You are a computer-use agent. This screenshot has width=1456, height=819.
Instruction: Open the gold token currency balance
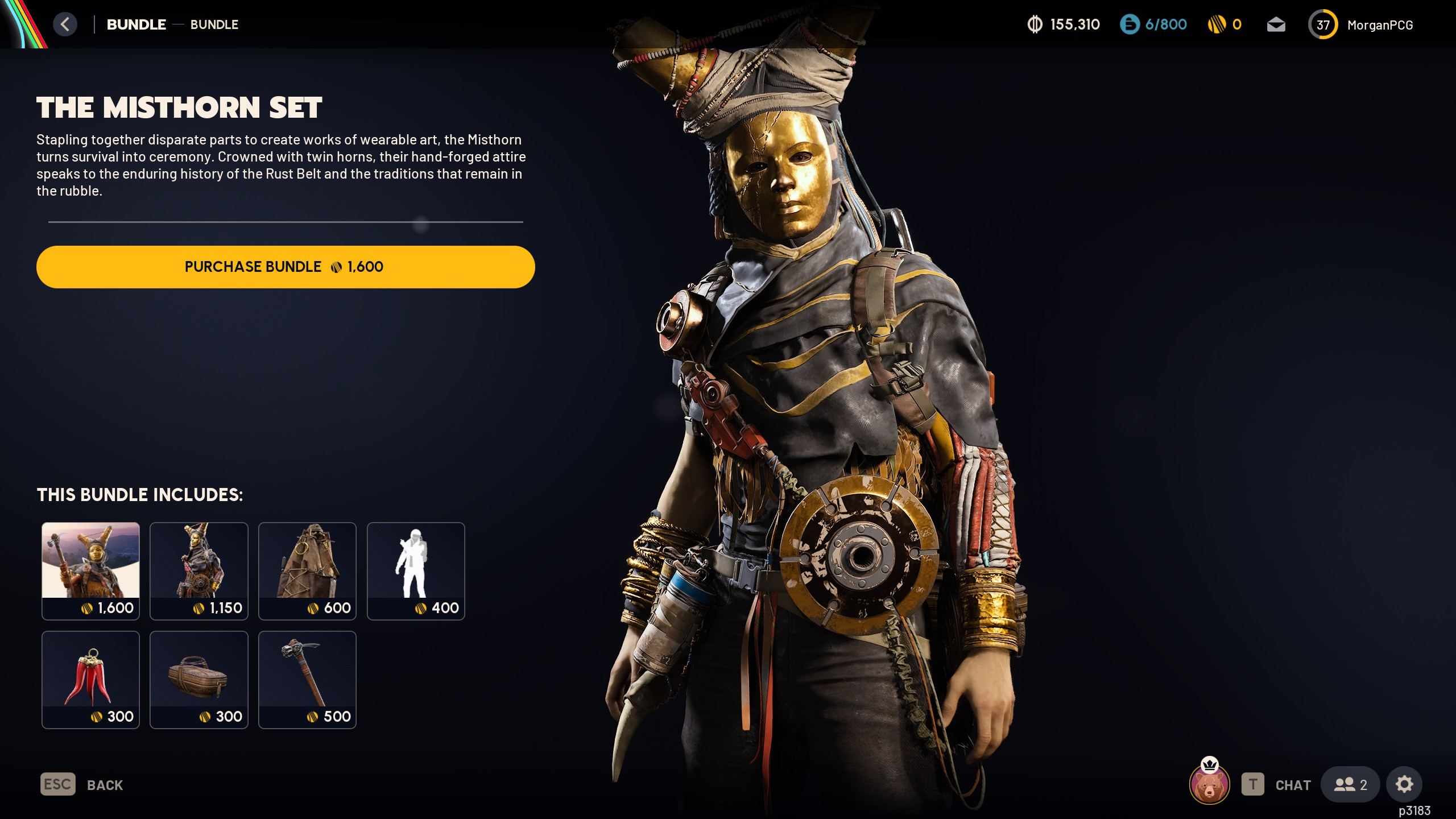1225,24
